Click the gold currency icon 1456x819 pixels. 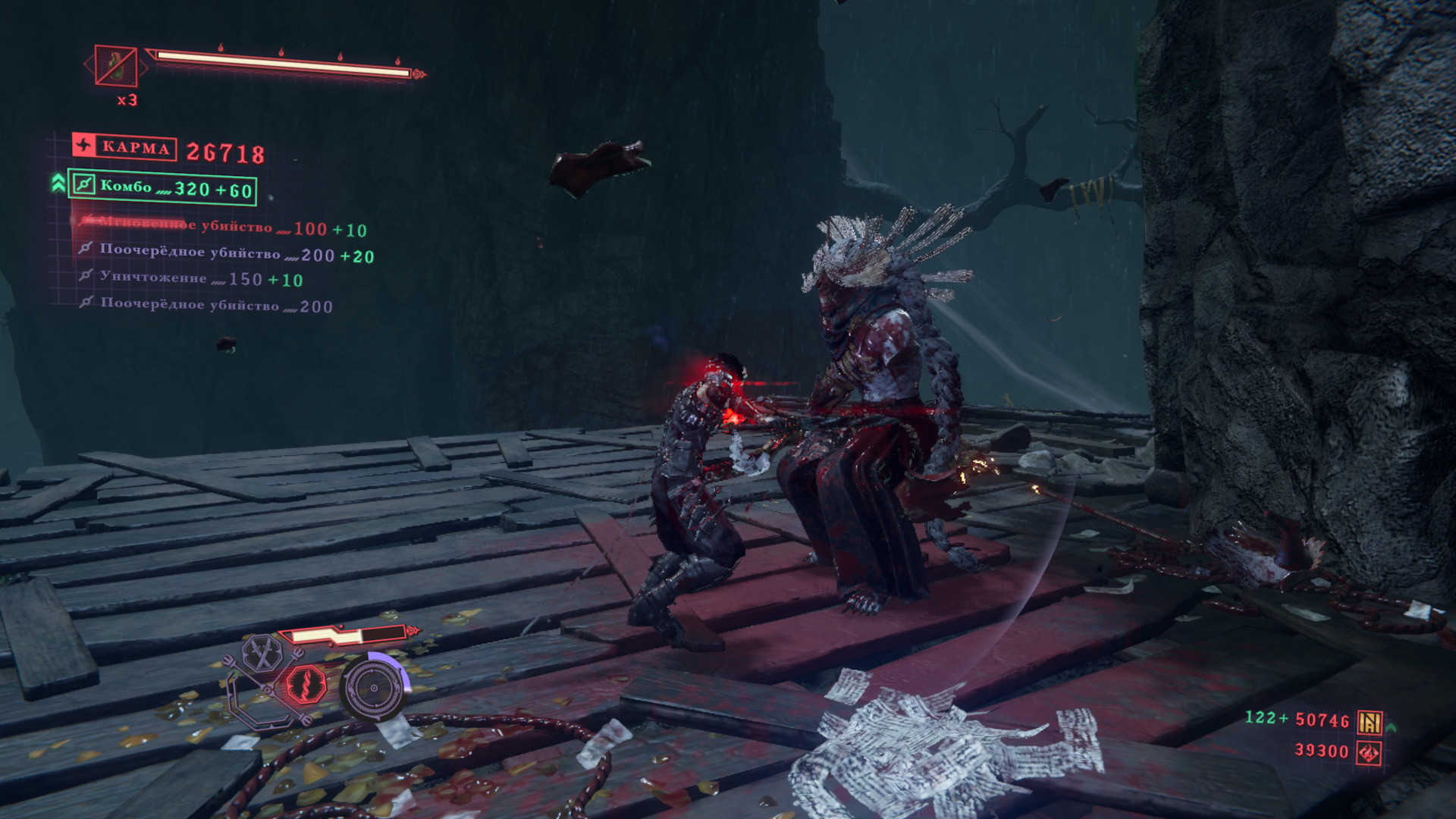[1370, 721]
